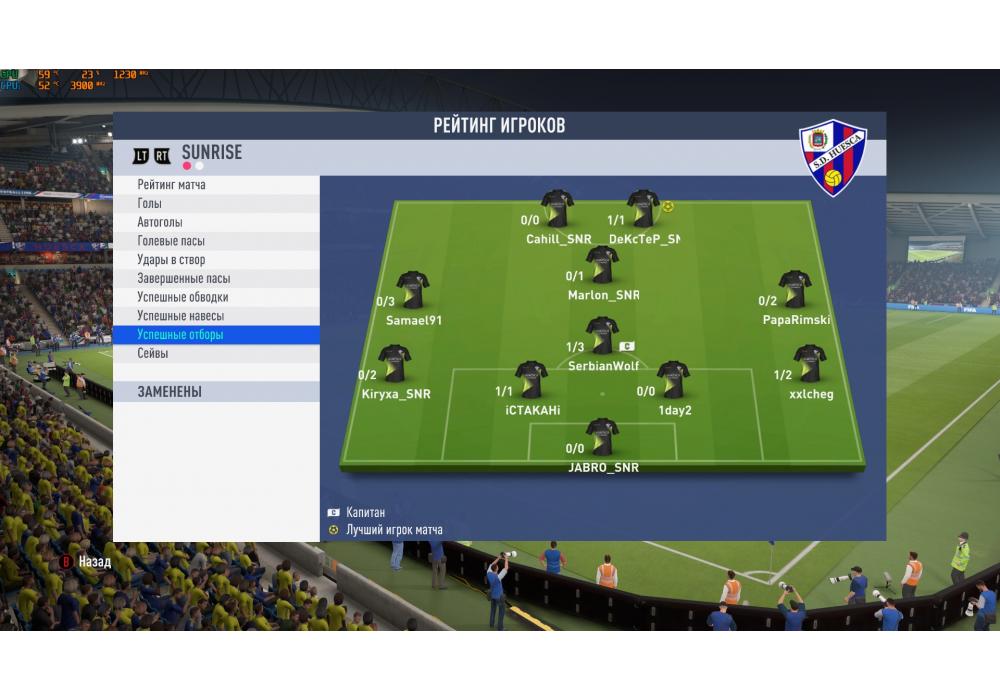Choose the iCTAKAHi player shirt
The width and height of the screenshot is (1000, 700).
(531, 380)
